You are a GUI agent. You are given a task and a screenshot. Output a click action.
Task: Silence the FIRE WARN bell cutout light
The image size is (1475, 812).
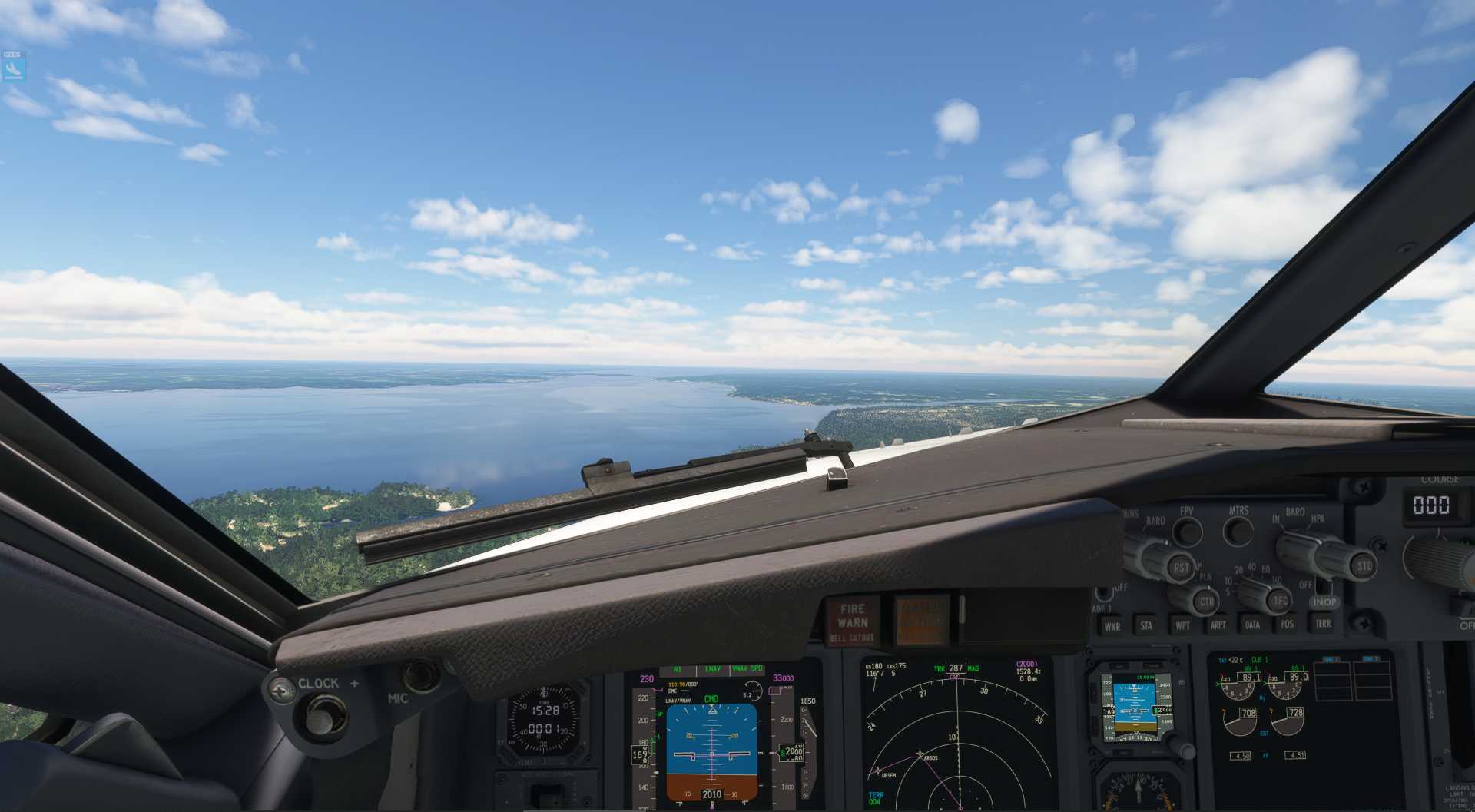click(x=852, y=621)
